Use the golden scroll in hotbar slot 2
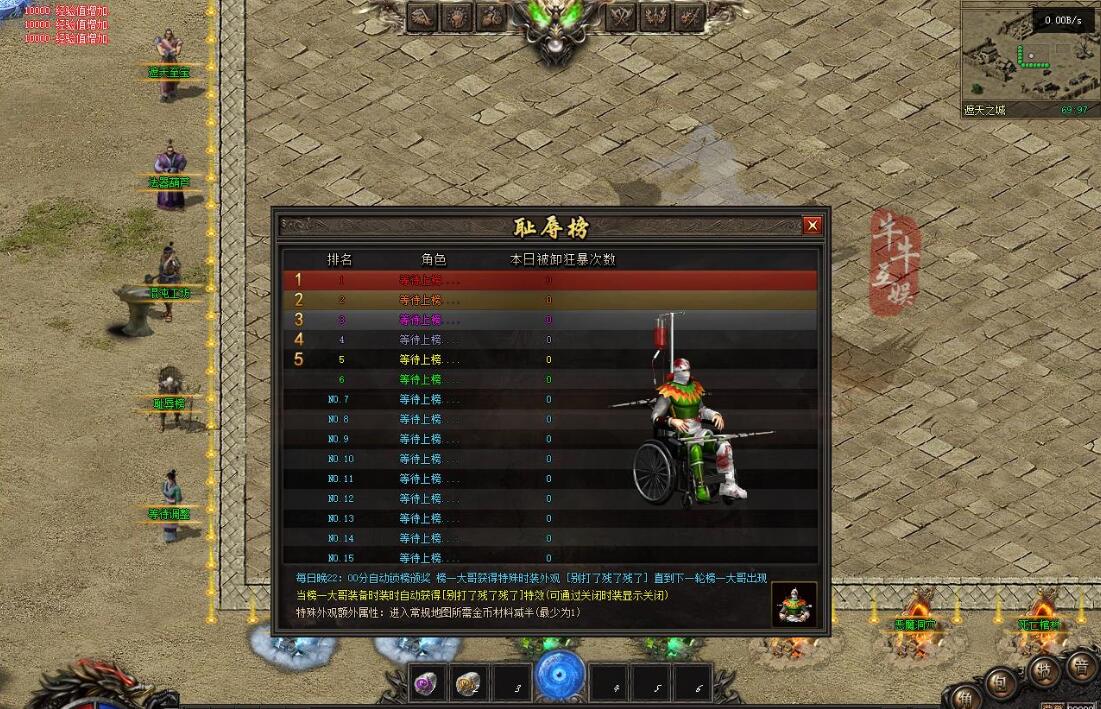This screenshot has height=709, width=1101. tap(468, 683)
